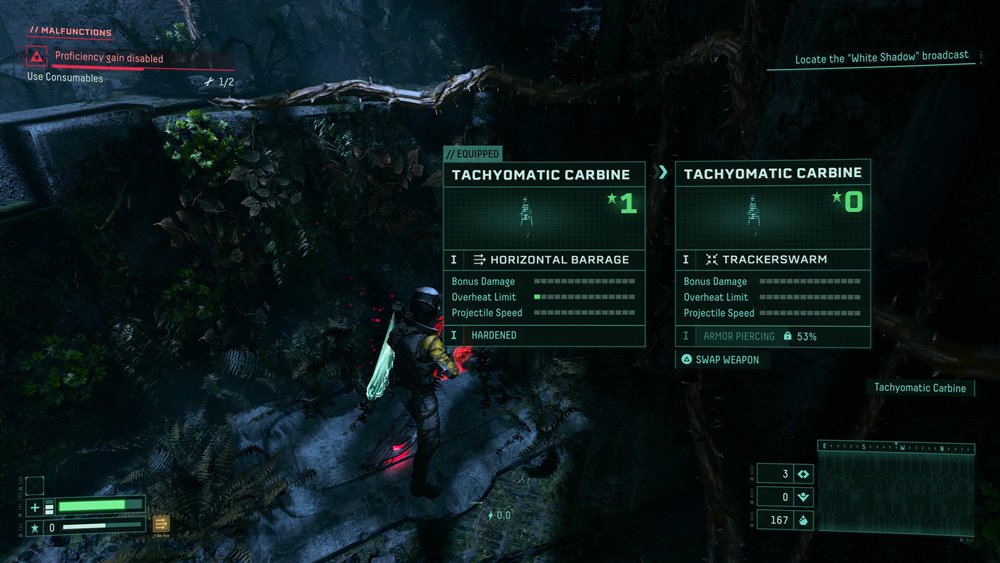This screenshot has height=563, width=1000.
Task: Click the Tachyomatic Carbine pickup label
Action: [920, 388]
